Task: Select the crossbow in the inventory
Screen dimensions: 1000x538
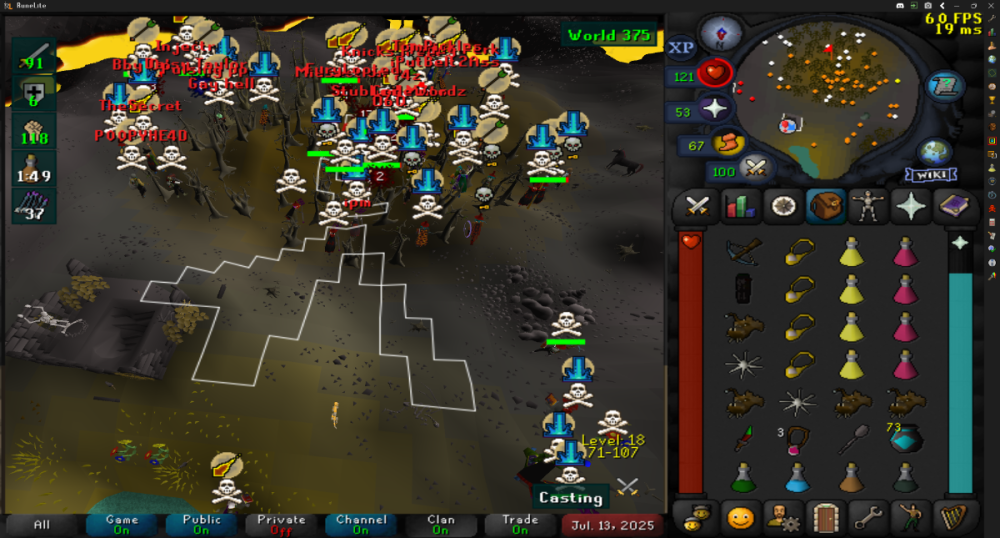Action: (743, 251)
